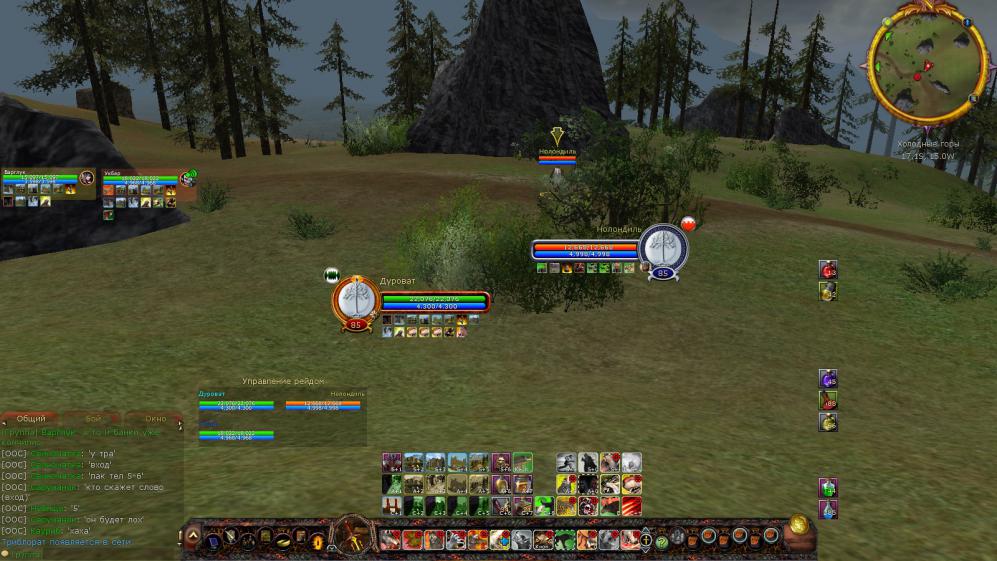Screen dimensions: 997x561
Task: Click the gold coin store button
Action: tap(798, 524)
